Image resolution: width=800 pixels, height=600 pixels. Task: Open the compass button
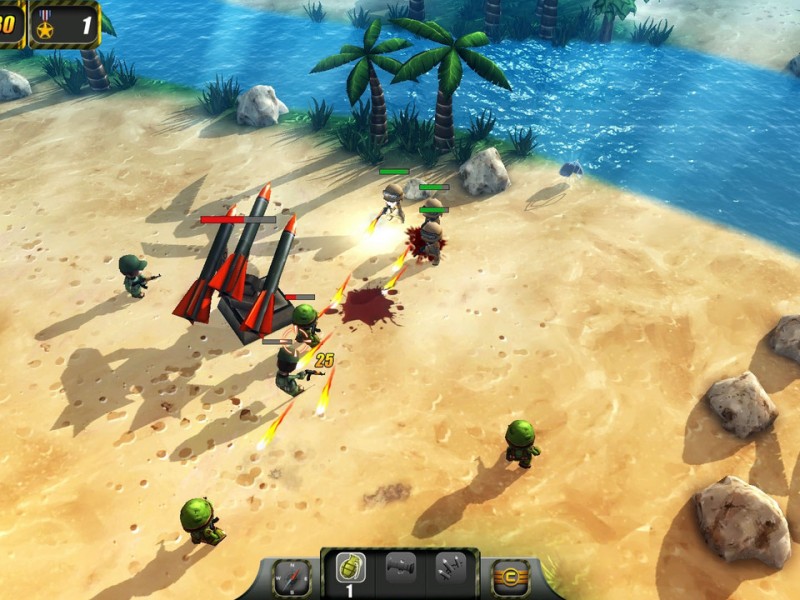(292, 577)
